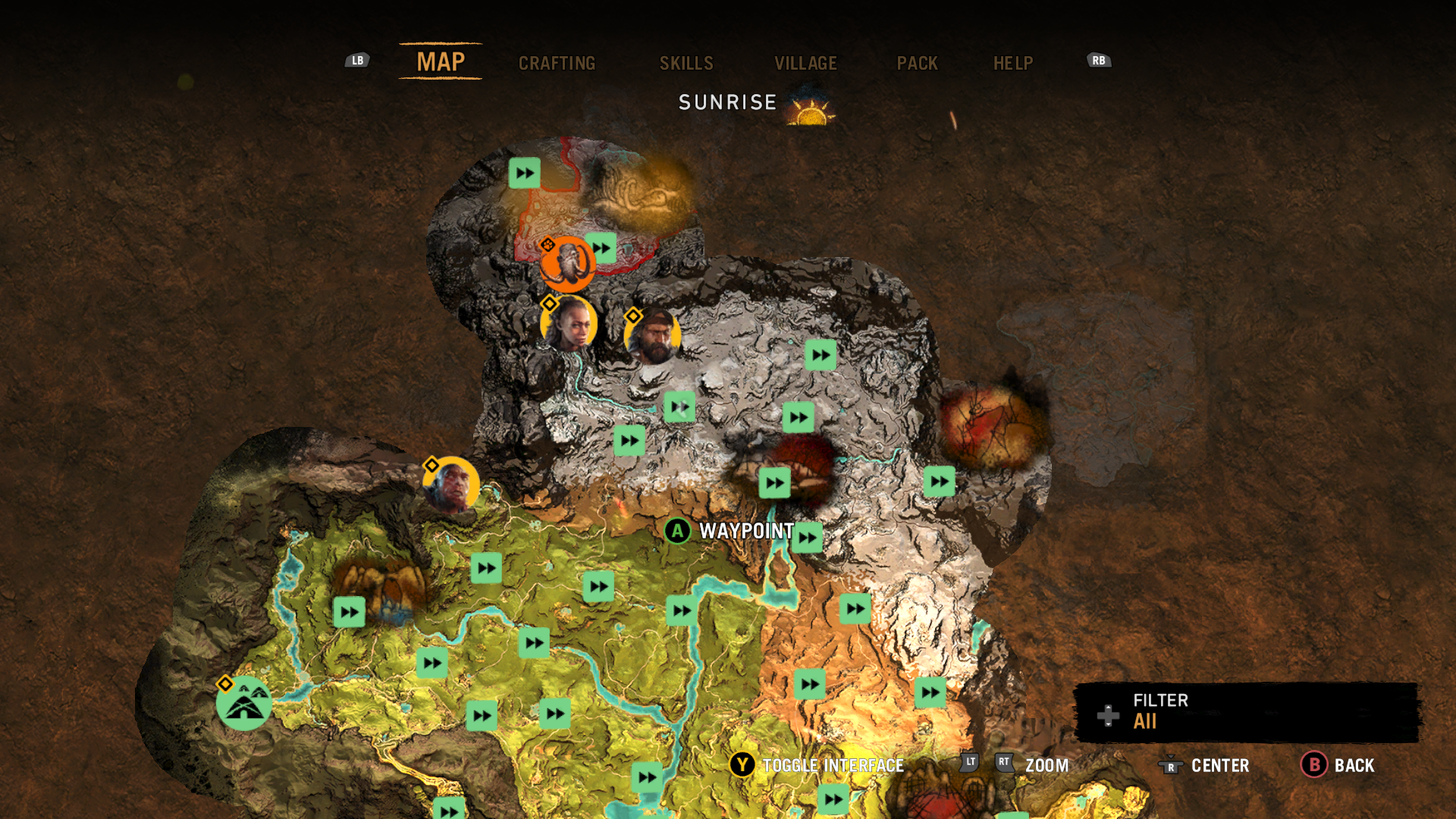Select the bearded man portrait marker
This screenshot has height=819, width=1456.
pyautogui.click(x=652, y=336)
